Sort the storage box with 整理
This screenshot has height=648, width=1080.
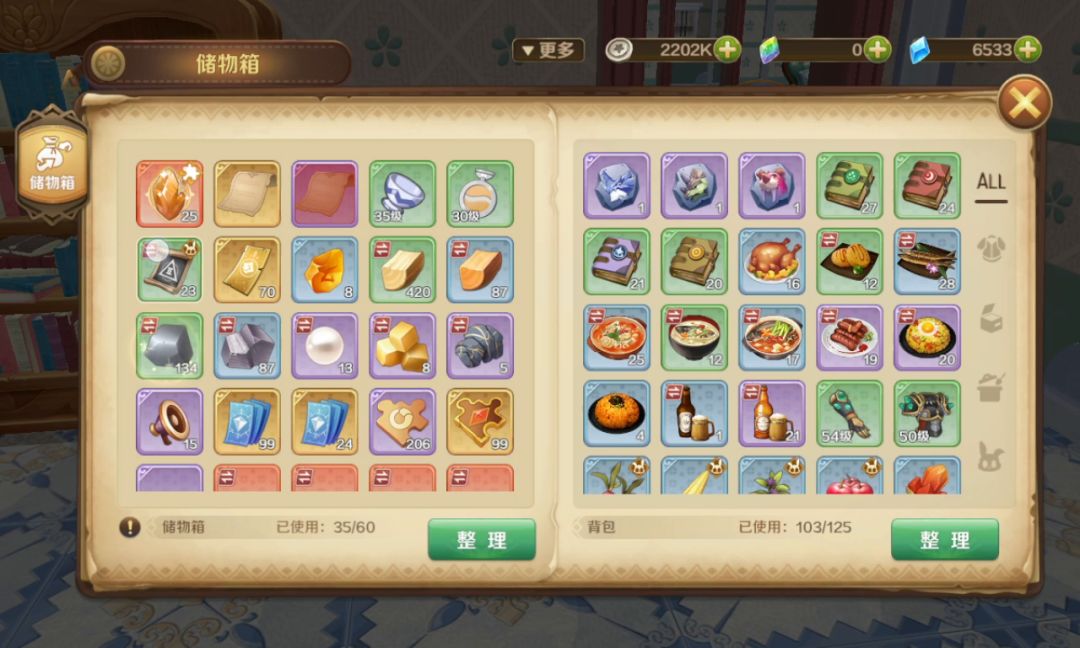(x=481, y=540)
